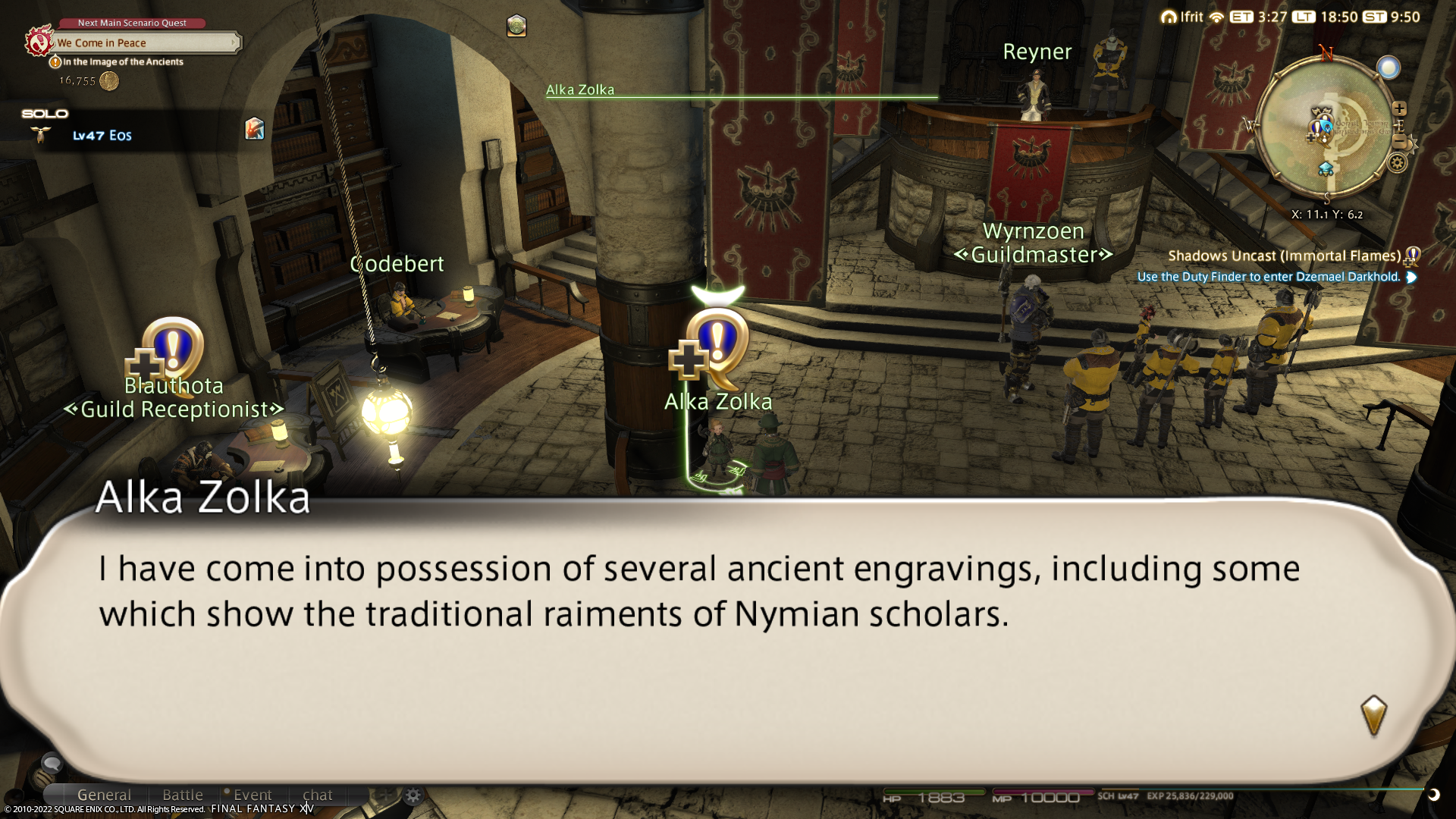
Task: Switch to the General chat tab
Action: tap(104, 795)
